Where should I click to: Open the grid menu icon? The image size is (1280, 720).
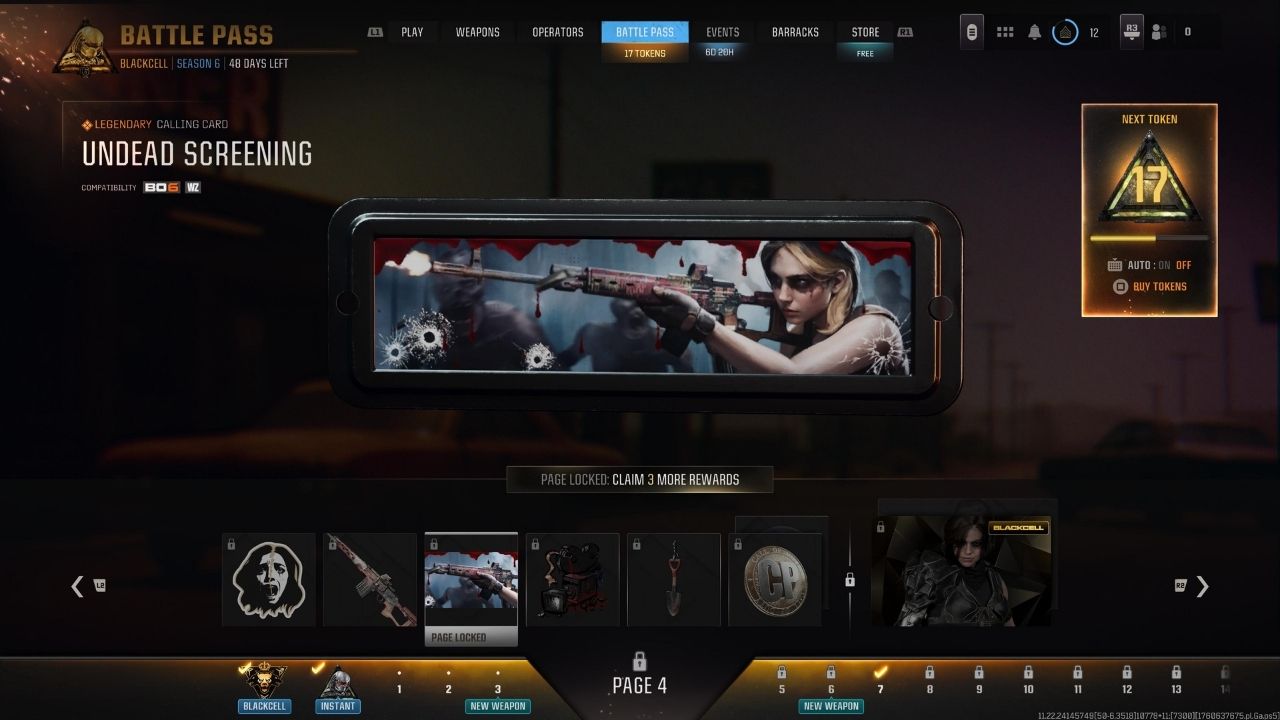point(1004,32)
